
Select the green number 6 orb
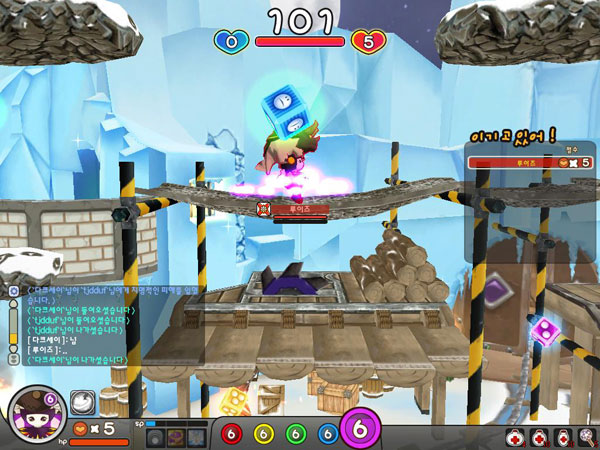295,434
